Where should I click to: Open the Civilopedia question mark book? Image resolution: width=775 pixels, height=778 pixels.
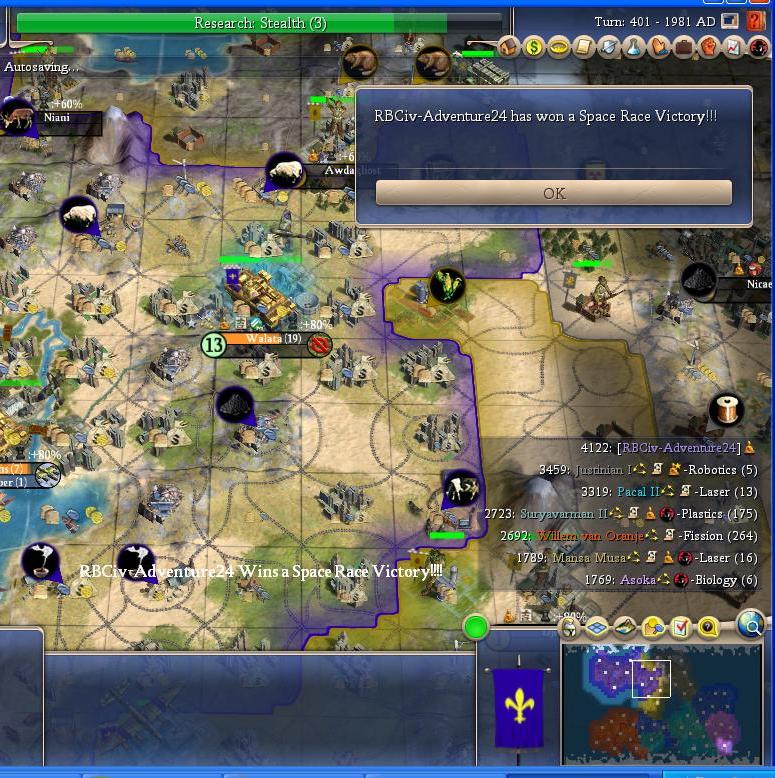coord(755,20)
